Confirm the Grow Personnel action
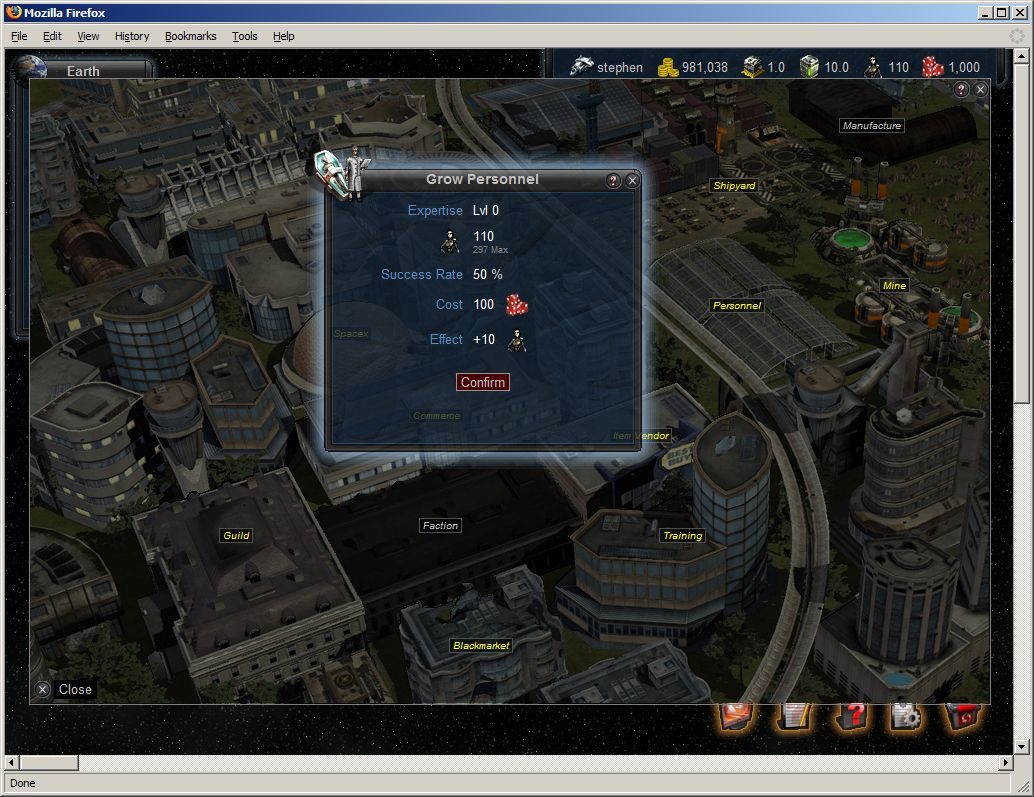The image size is (1034, 797). (483, 382)
